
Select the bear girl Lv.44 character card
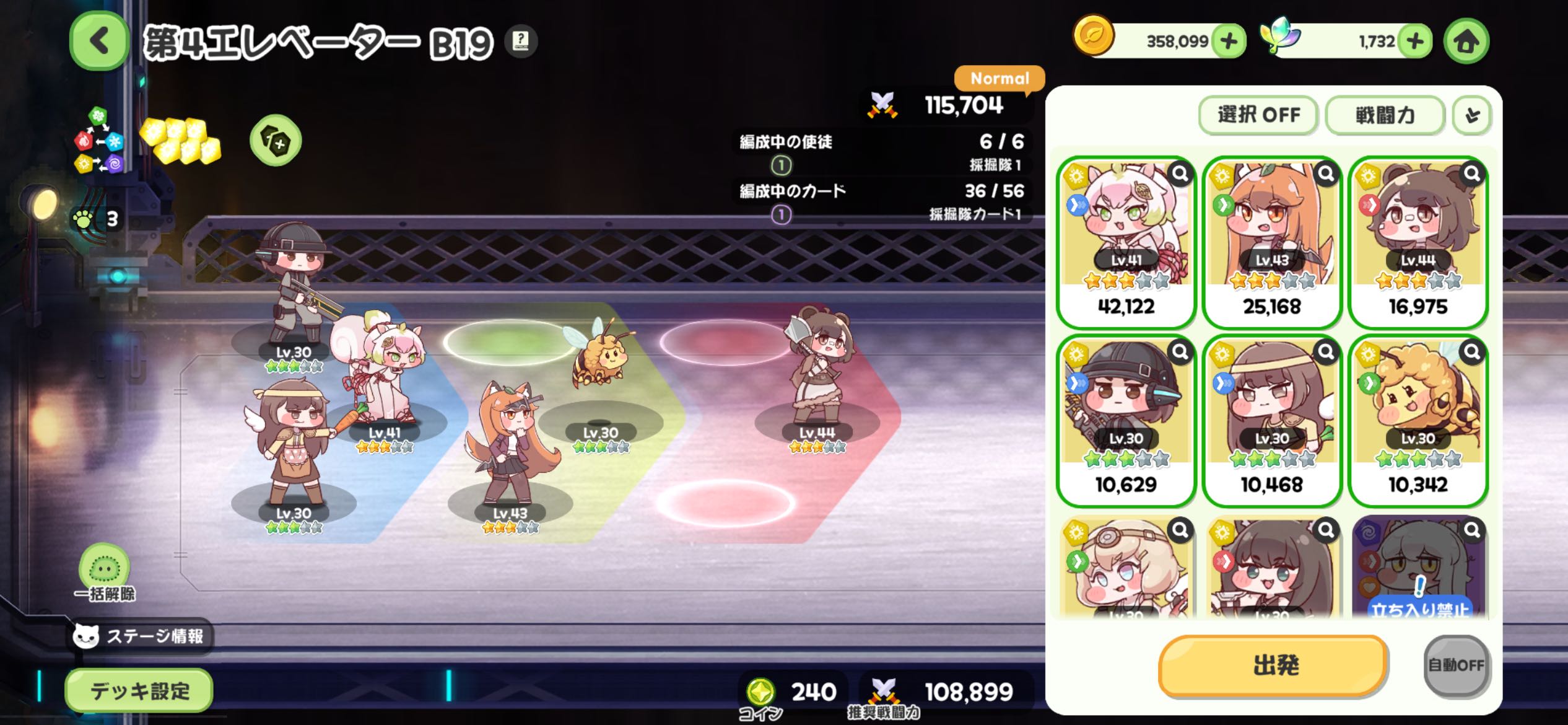pyautogui.click(x=1418, y=242)
